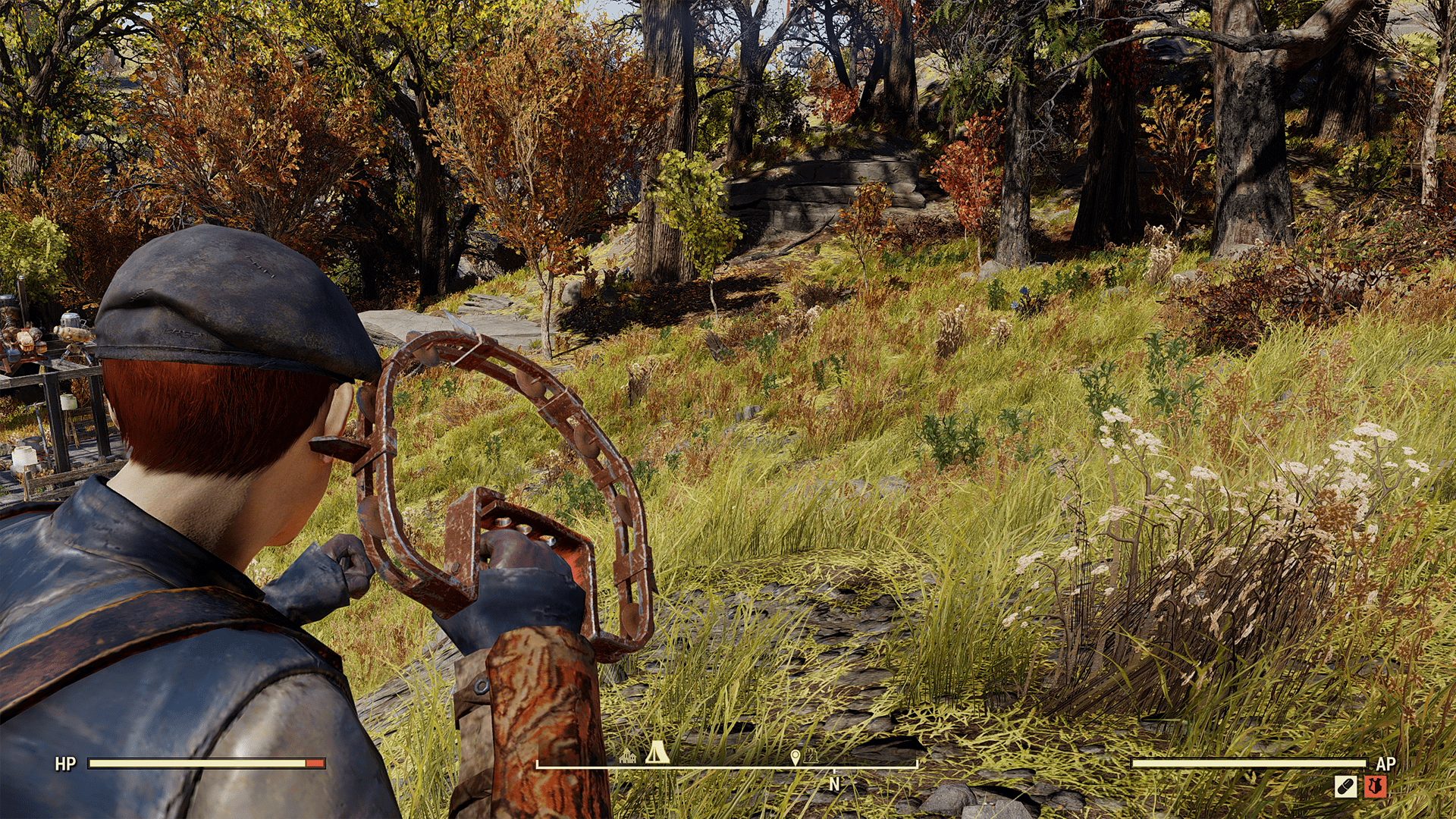This screenshot has height=819, width=1456.
Task: Click the pill chem effect status icon
Action: [1345, 786]
